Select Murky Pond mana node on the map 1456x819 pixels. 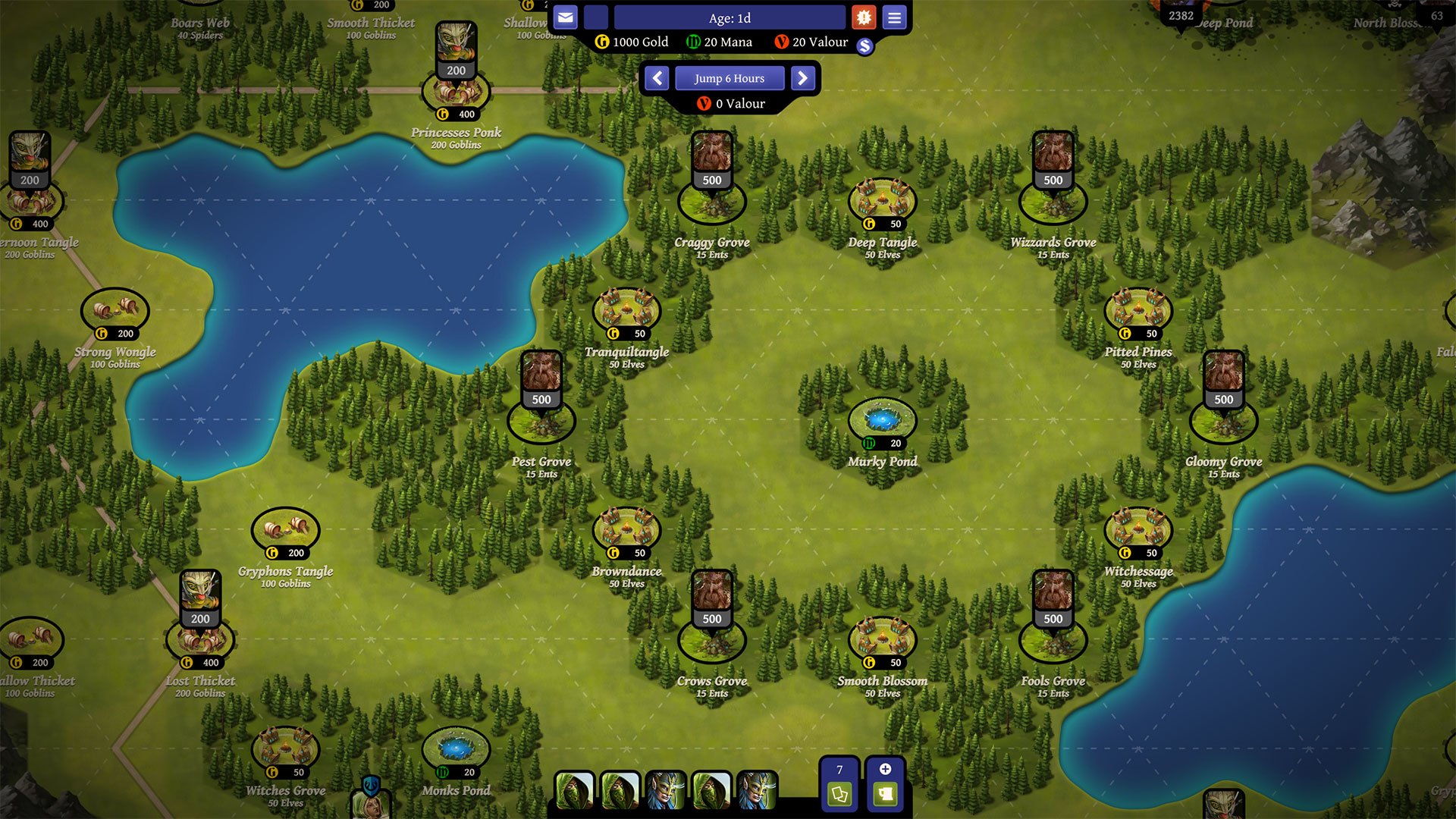[882, 418]
